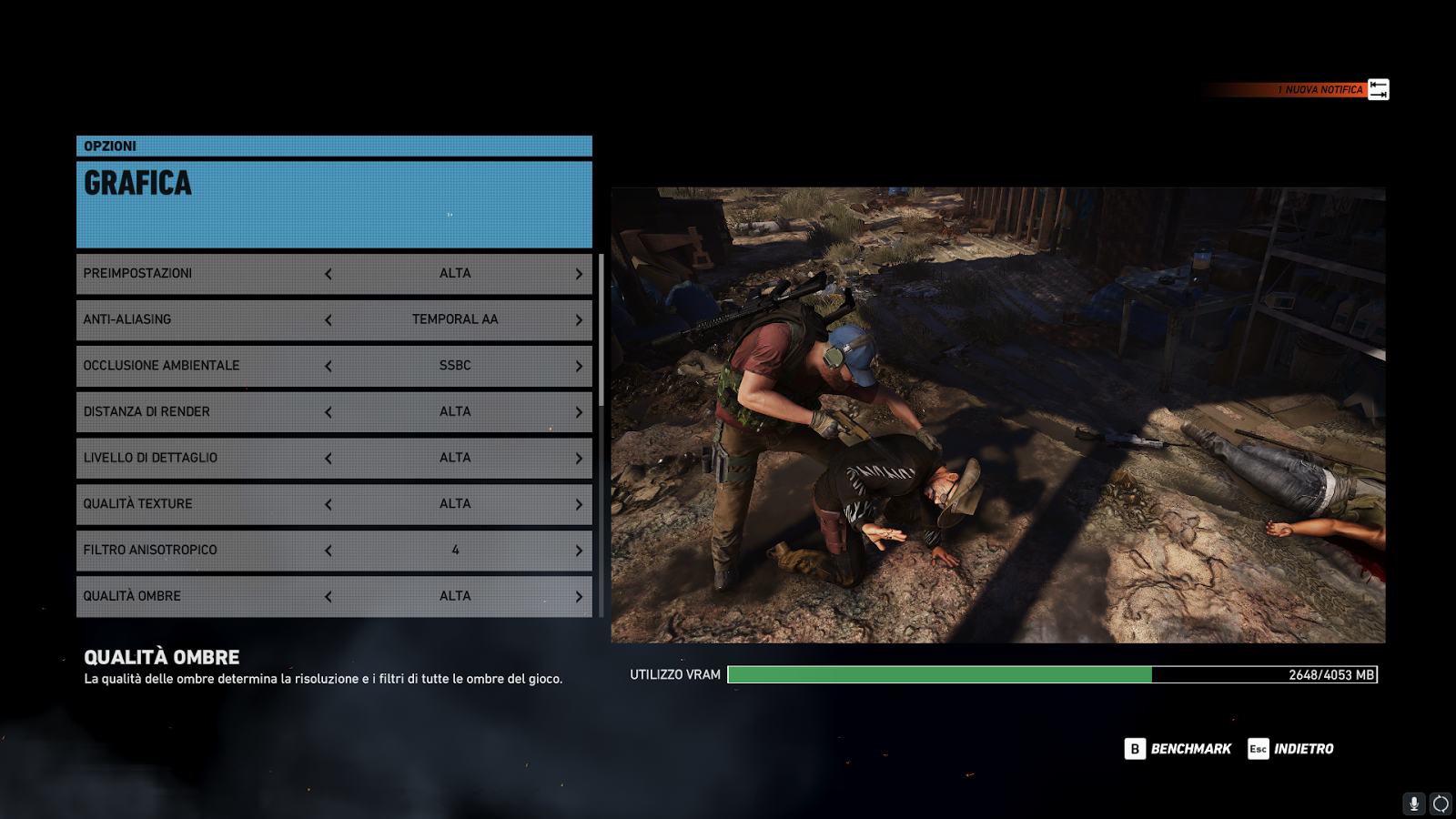Screen dimensions: 1456x819
Task: Click the graphics options list scrollbar
Action: point(602,329)
